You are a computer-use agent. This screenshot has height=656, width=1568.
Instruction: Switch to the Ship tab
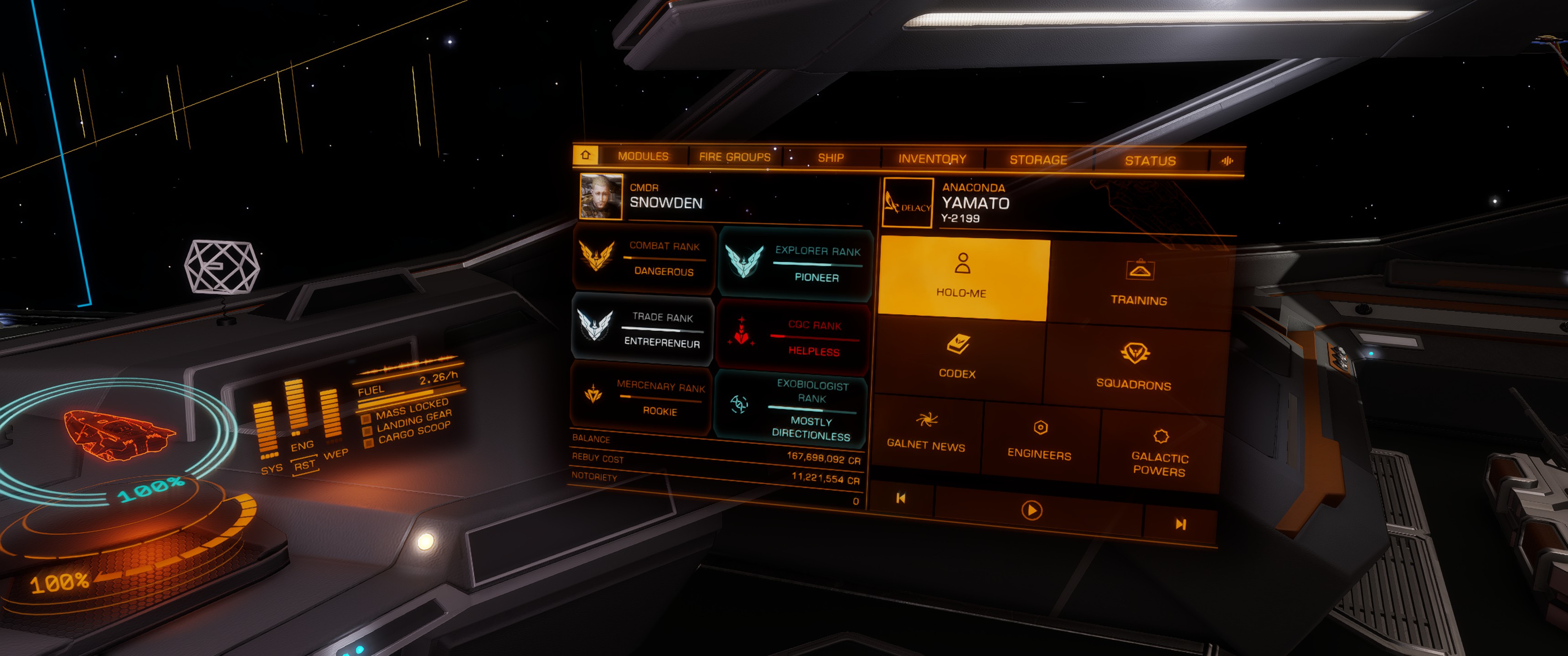click(830, 158)
